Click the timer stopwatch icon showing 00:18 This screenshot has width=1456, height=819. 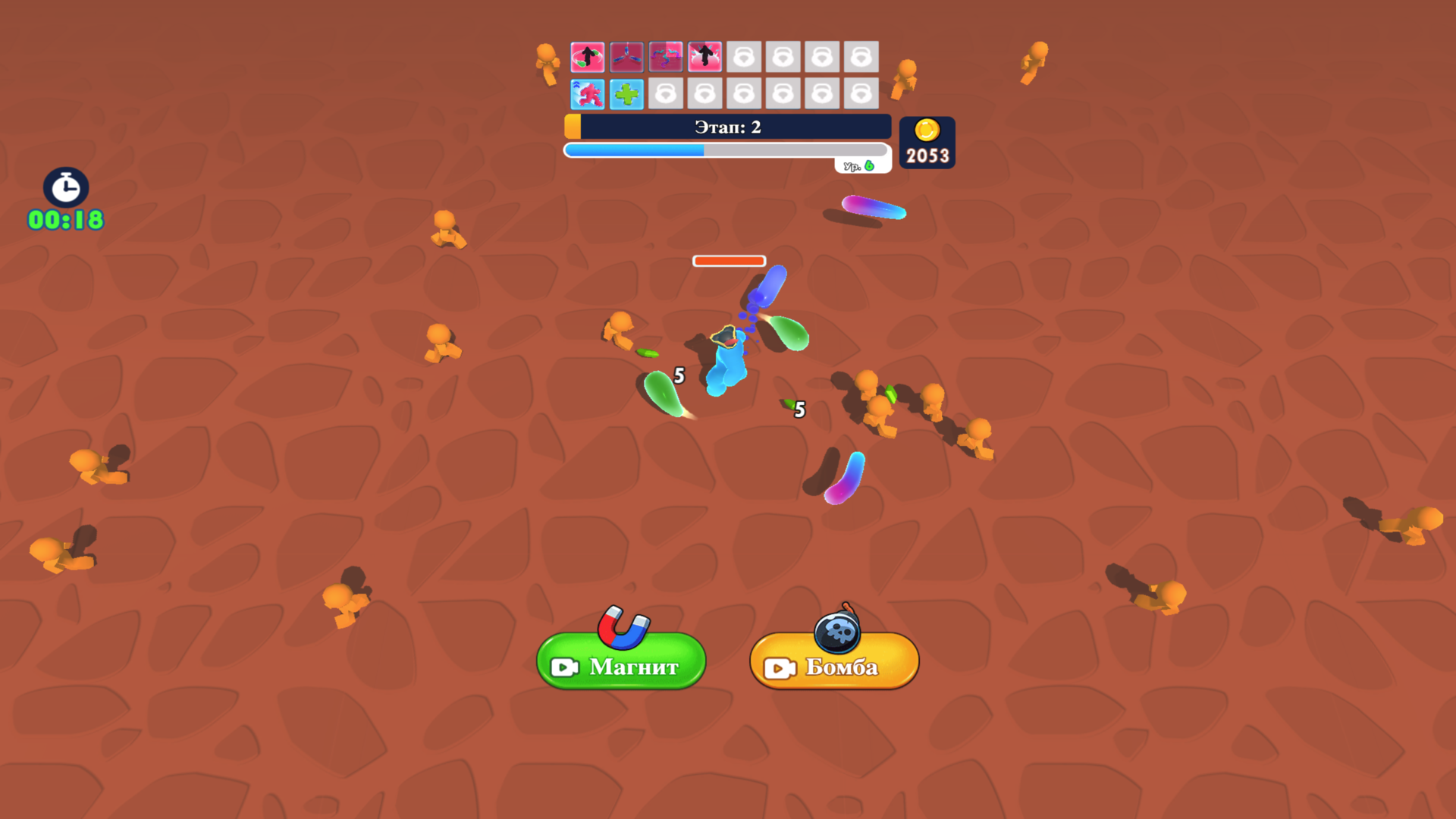[65, 188]
